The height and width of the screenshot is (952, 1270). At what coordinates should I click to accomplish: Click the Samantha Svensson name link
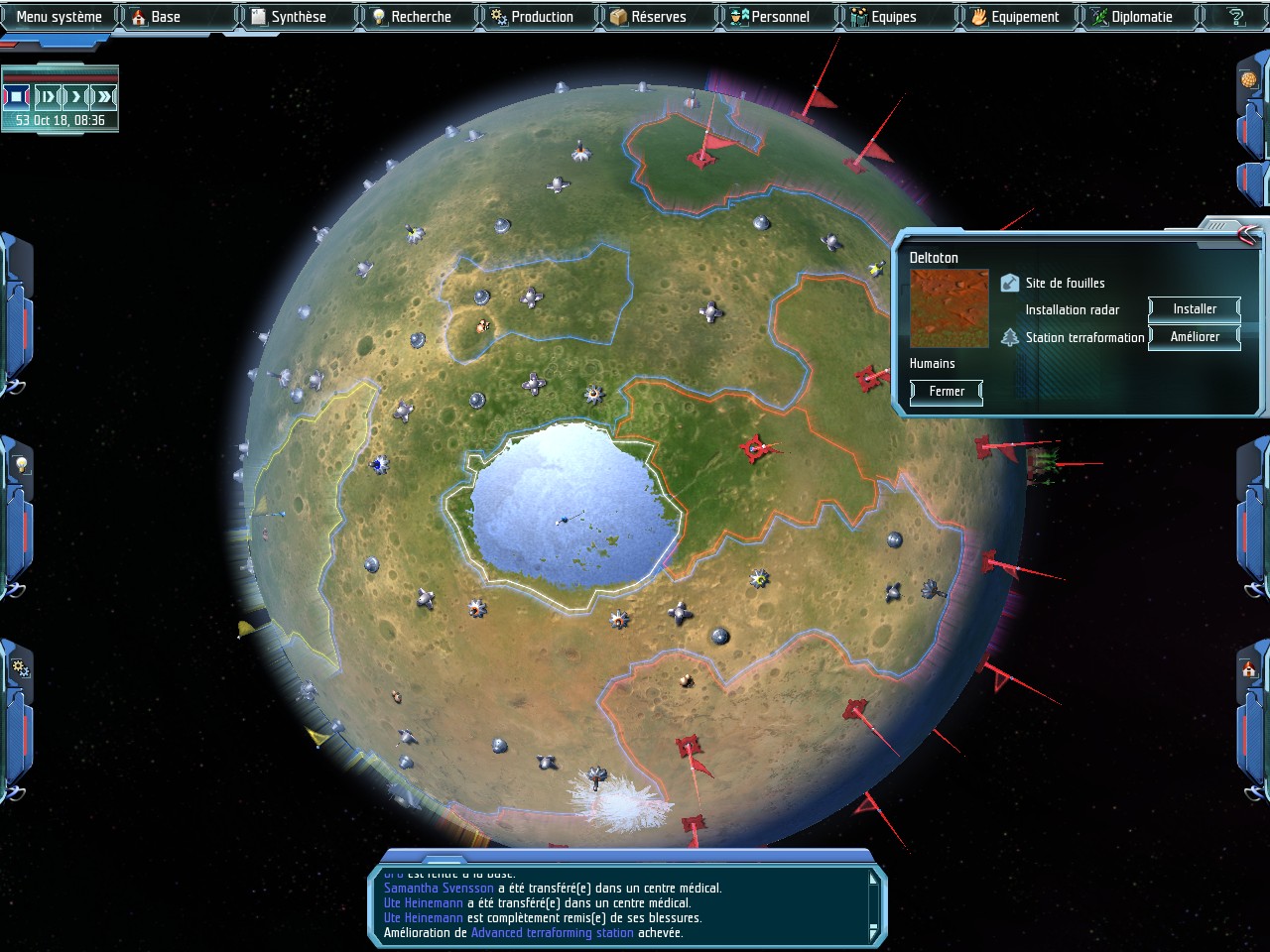pyautogui.click(x=439, y=889)
